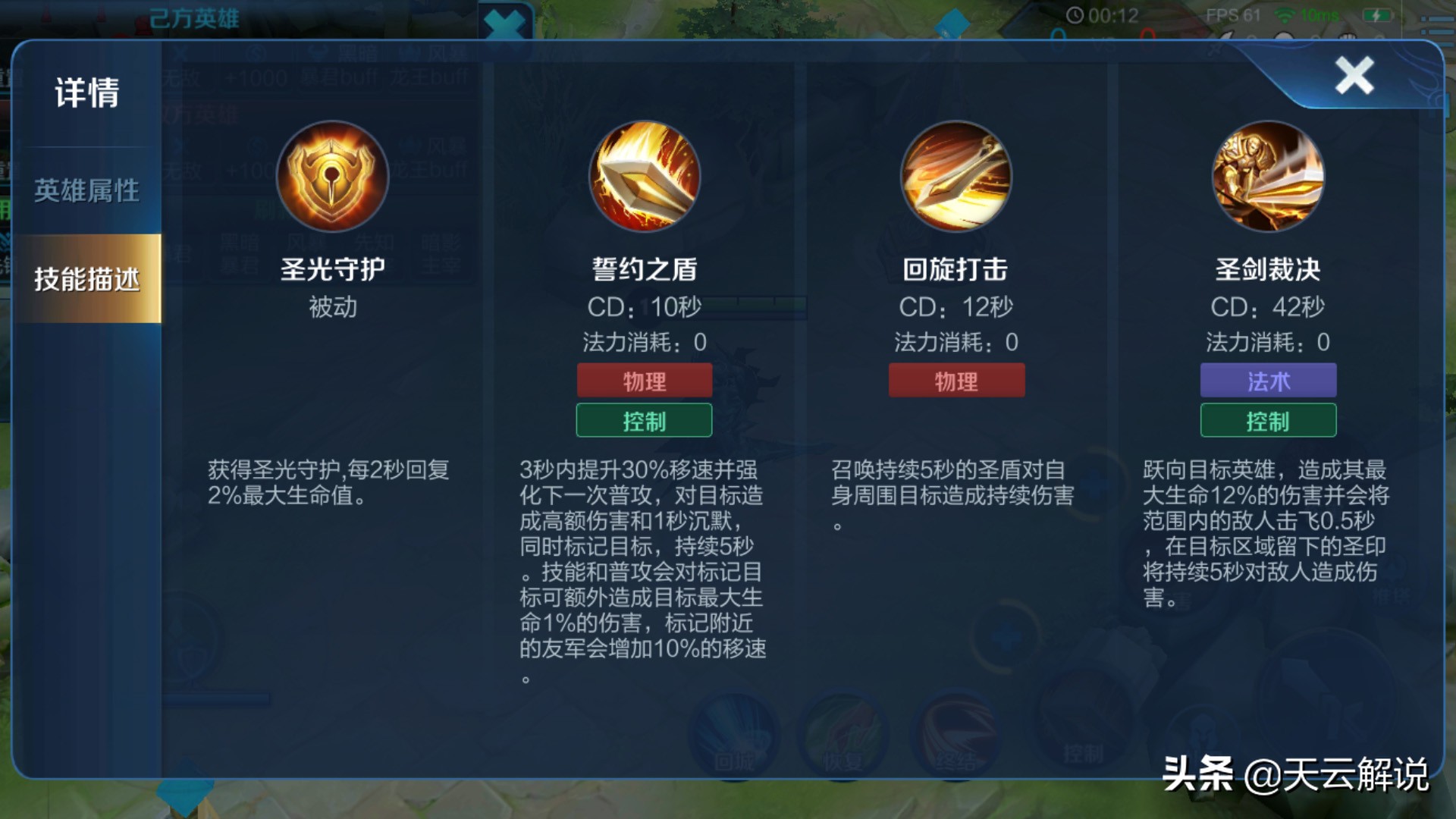Toggle the 控制 tag under 圣剑裁决
Viewport: 1456px width, 819px height.
pos(1268,420)
